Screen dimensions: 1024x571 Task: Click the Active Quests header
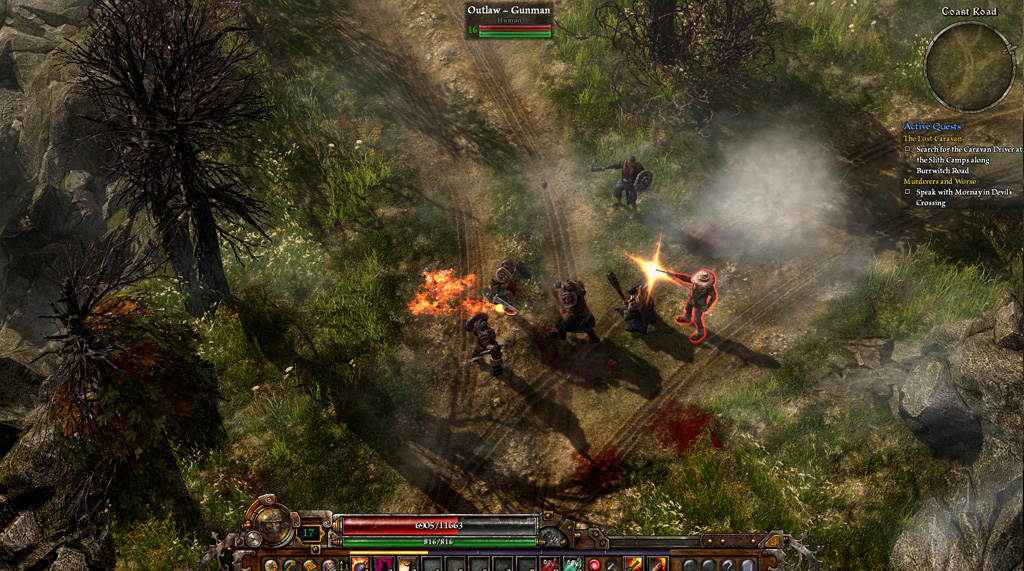pyautogui.click(x=932, y=126)
